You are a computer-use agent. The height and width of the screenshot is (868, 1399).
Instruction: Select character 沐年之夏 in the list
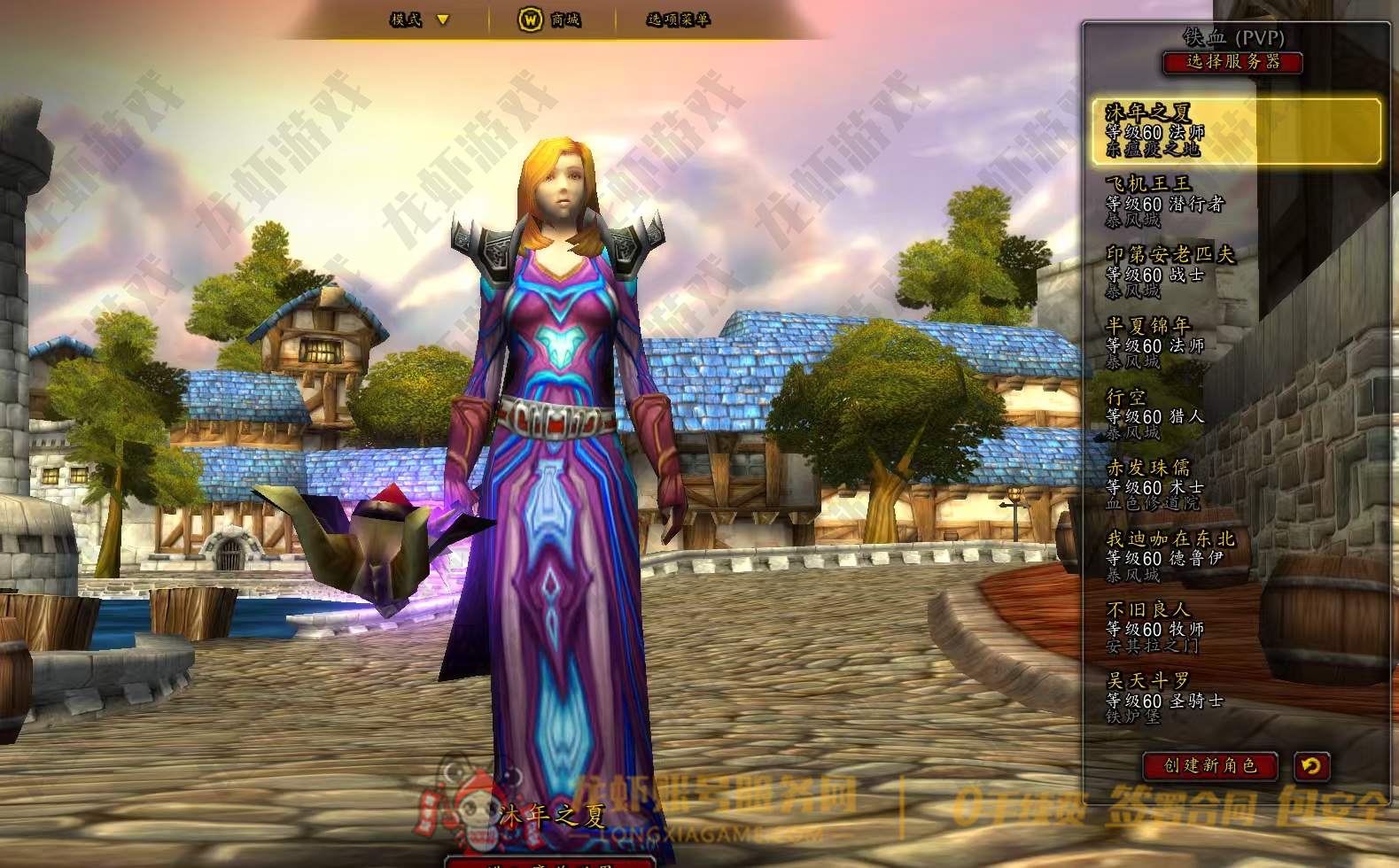pyautogui.click(x=1235, y=131)
